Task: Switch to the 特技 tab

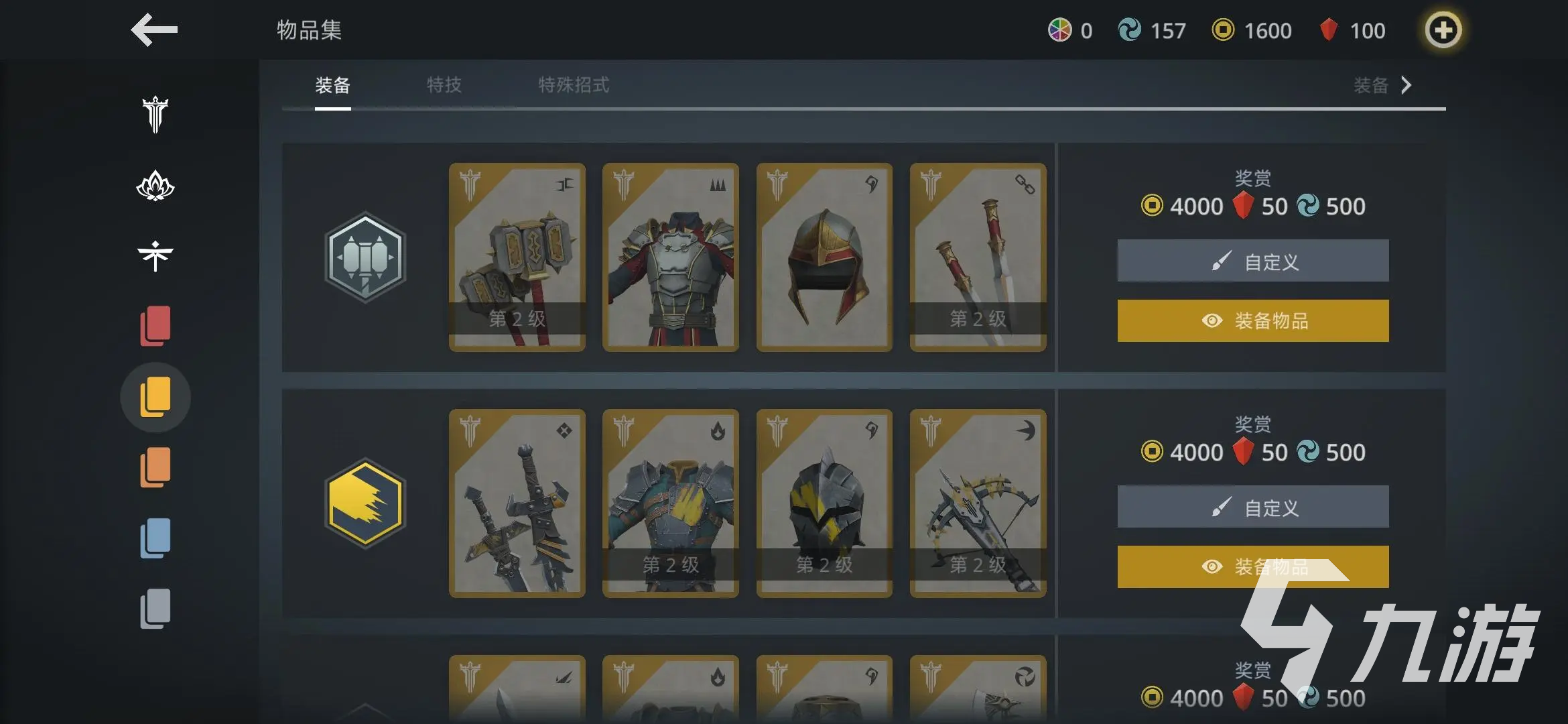Action: click(444, 85)
